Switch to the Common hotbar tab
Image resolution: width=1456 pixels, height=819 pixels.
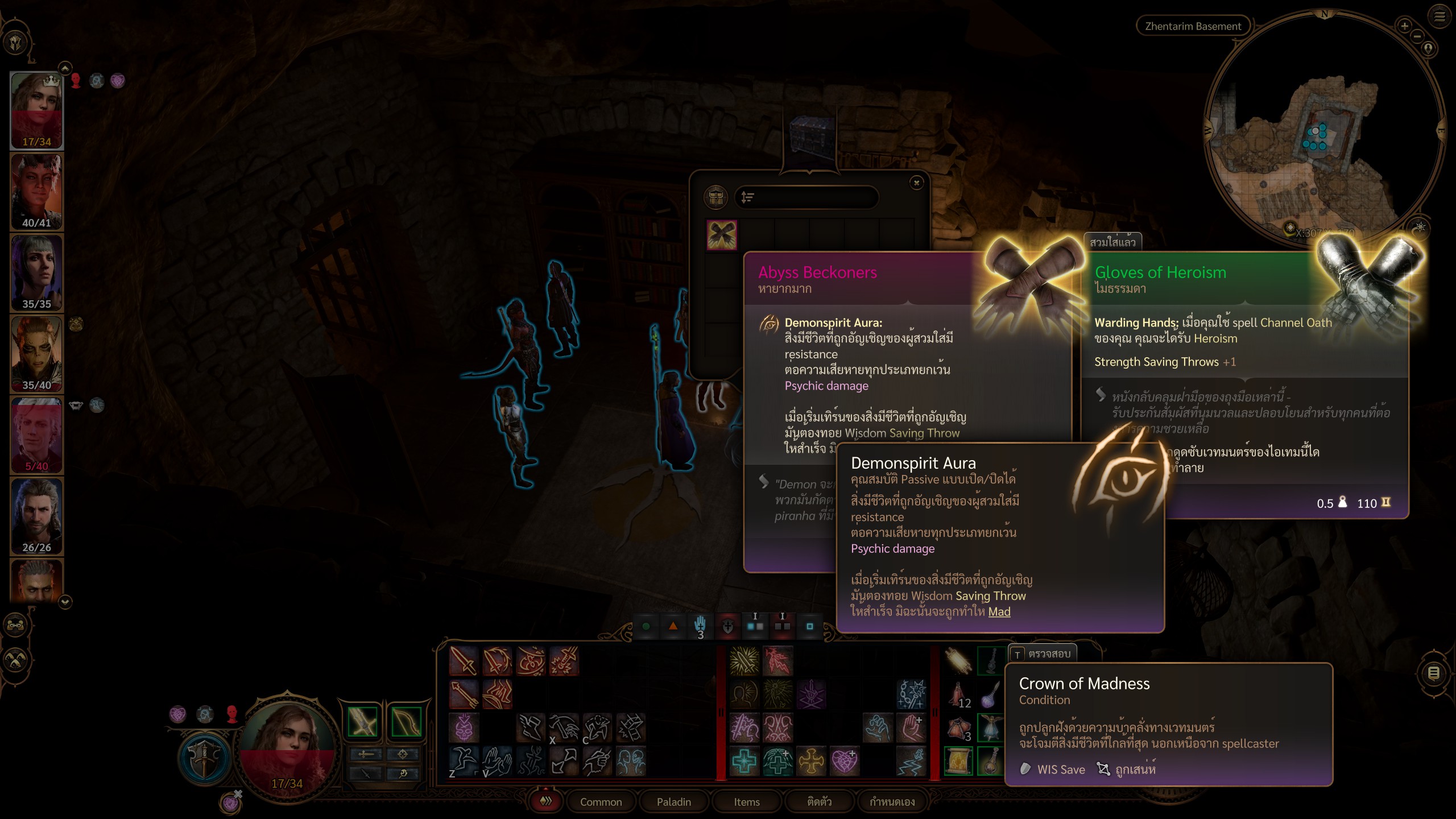tap(601, 801)
